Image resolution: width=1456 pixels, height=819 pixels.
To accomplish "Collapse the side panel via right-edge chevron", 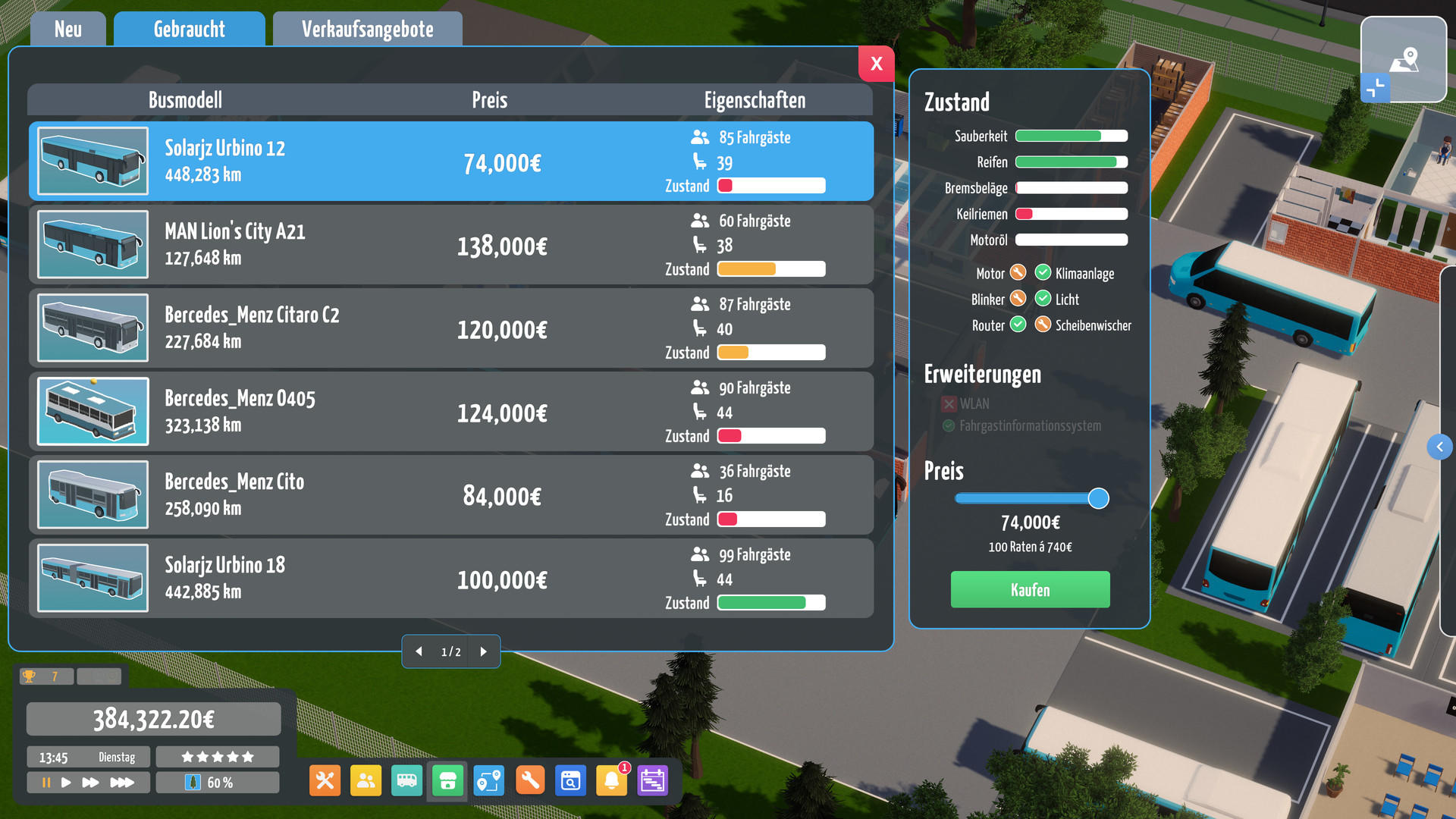I will 1439,447.
